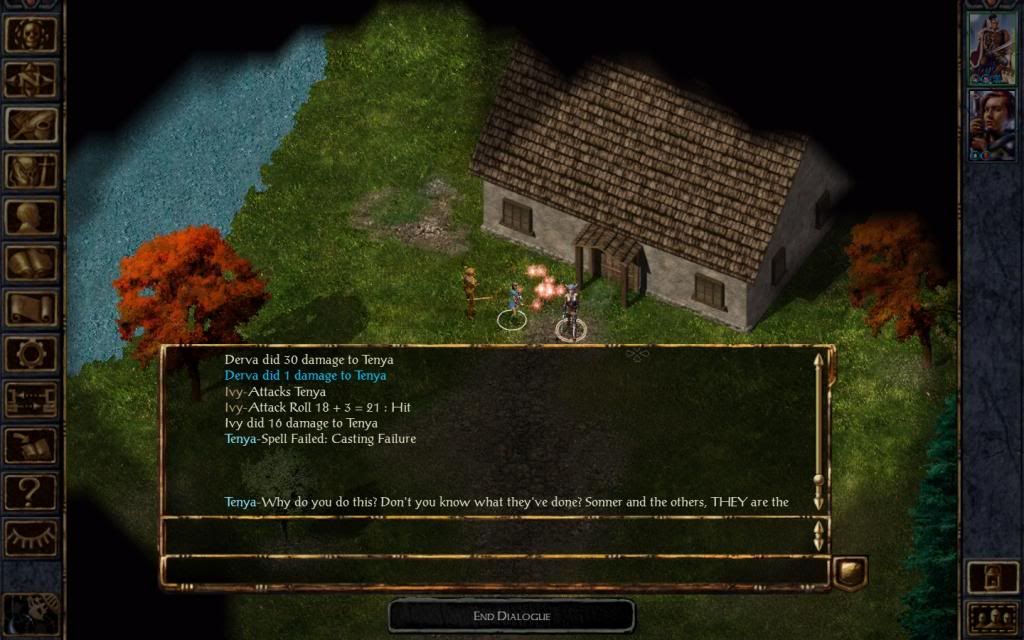Screen dimensions: 1024x640
Task: Select the armored warrior party portrait
Action: (x=992, y=47)
